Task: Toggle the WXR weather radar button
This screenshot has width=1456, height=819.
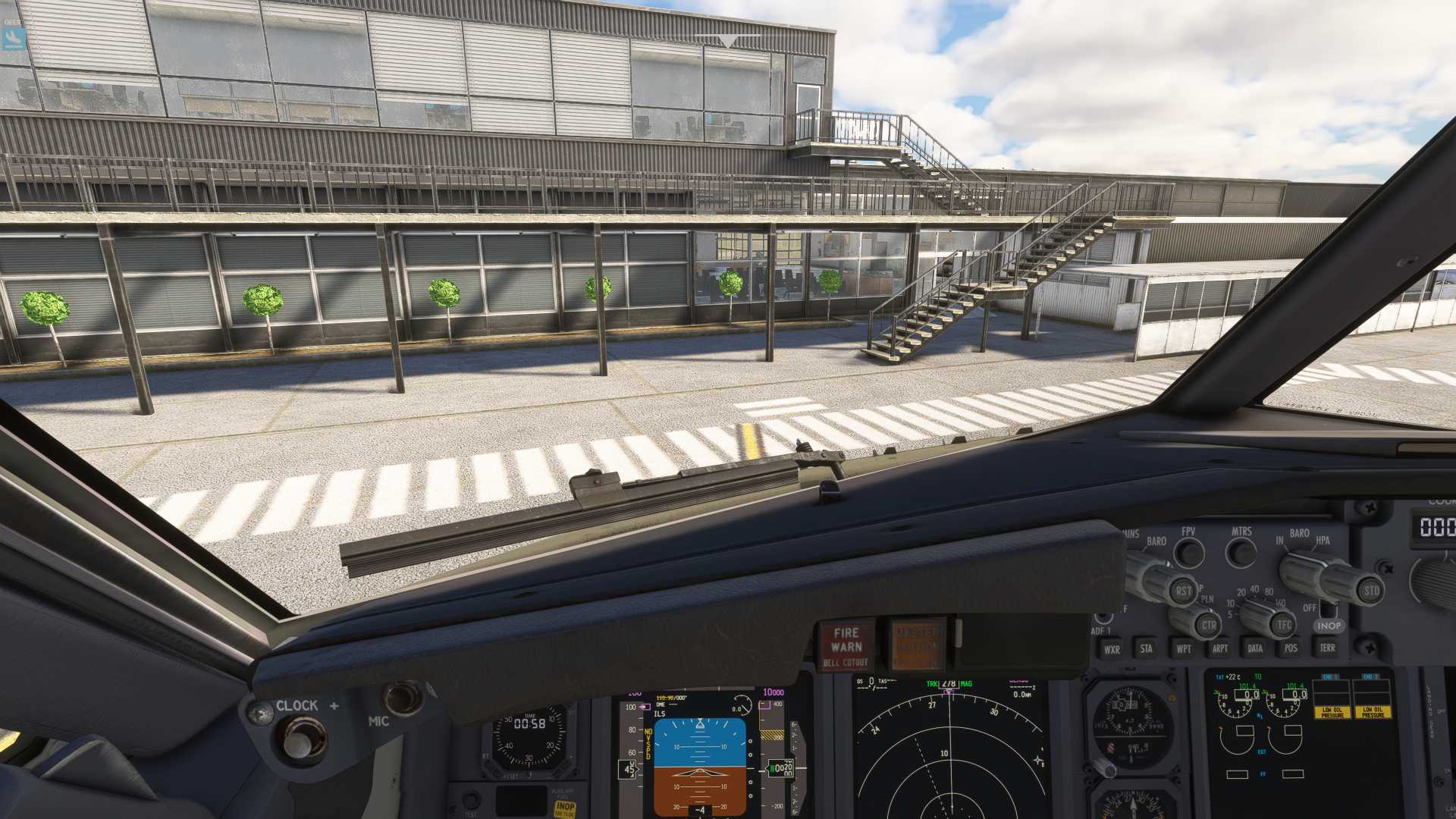Action: (x=1112, y=649)
